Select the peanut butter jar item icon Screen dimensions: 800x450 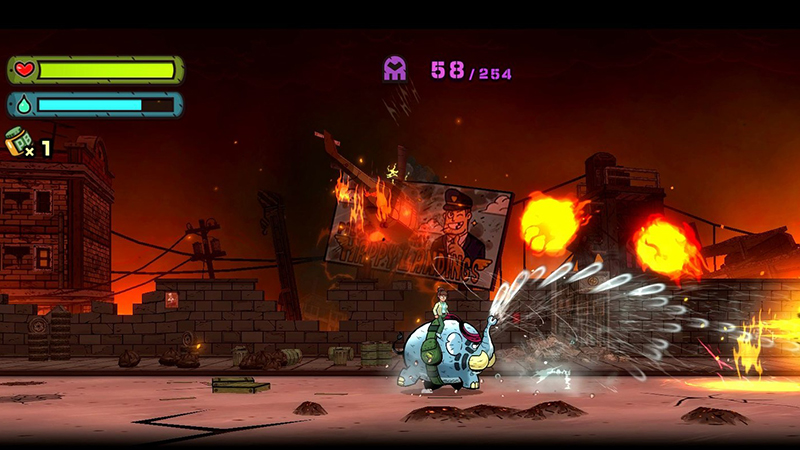[18, 142]
